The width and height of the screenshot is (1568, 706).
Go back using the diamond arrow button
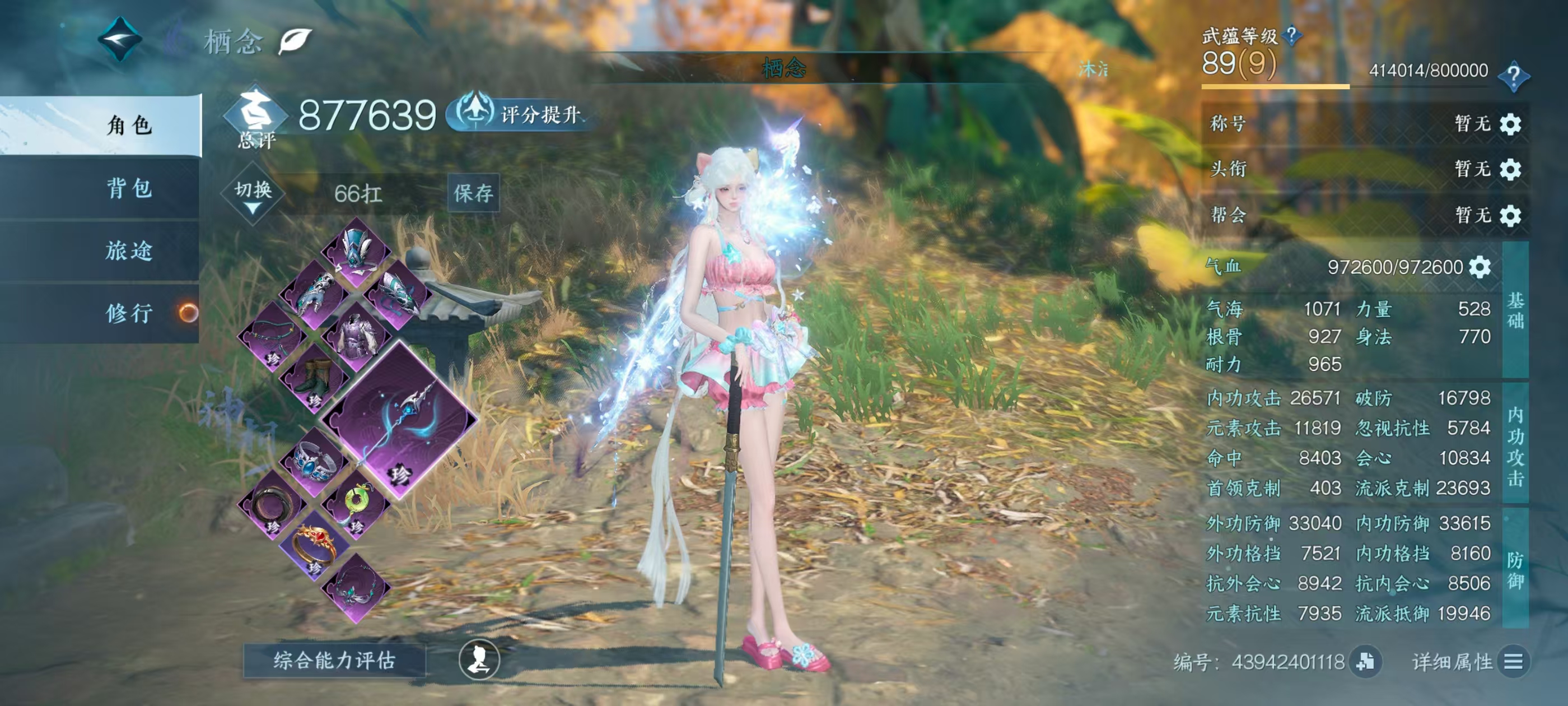120,40
